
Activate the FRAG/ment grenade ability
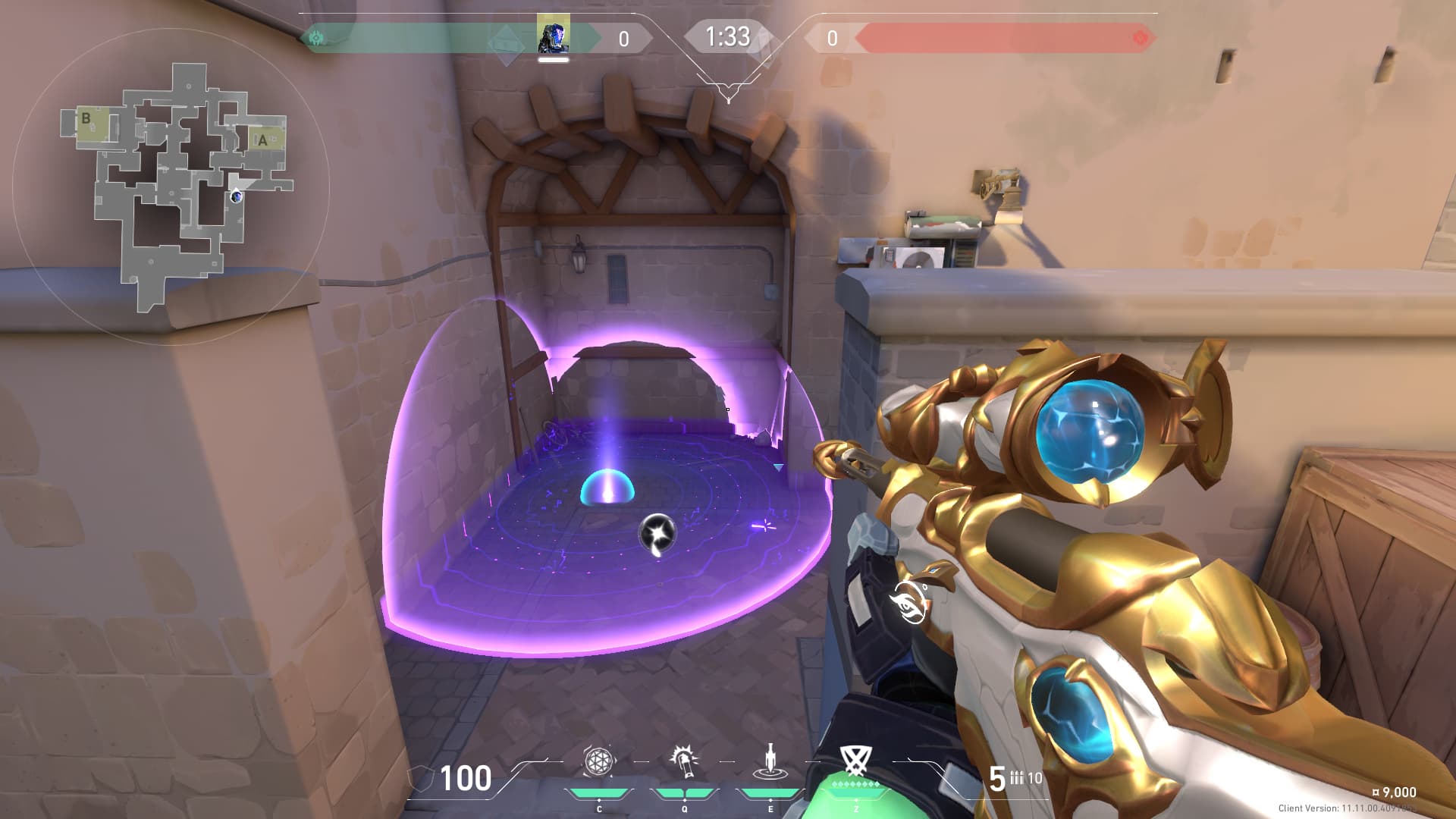(598, 761)
